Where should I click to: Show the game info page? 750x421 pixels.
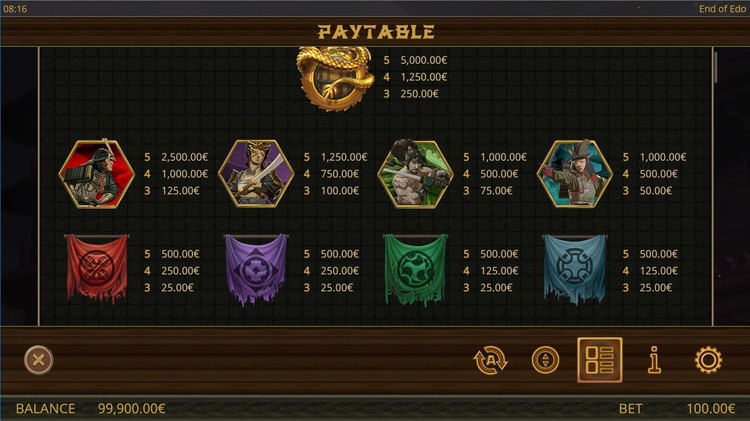coord(655,360)
